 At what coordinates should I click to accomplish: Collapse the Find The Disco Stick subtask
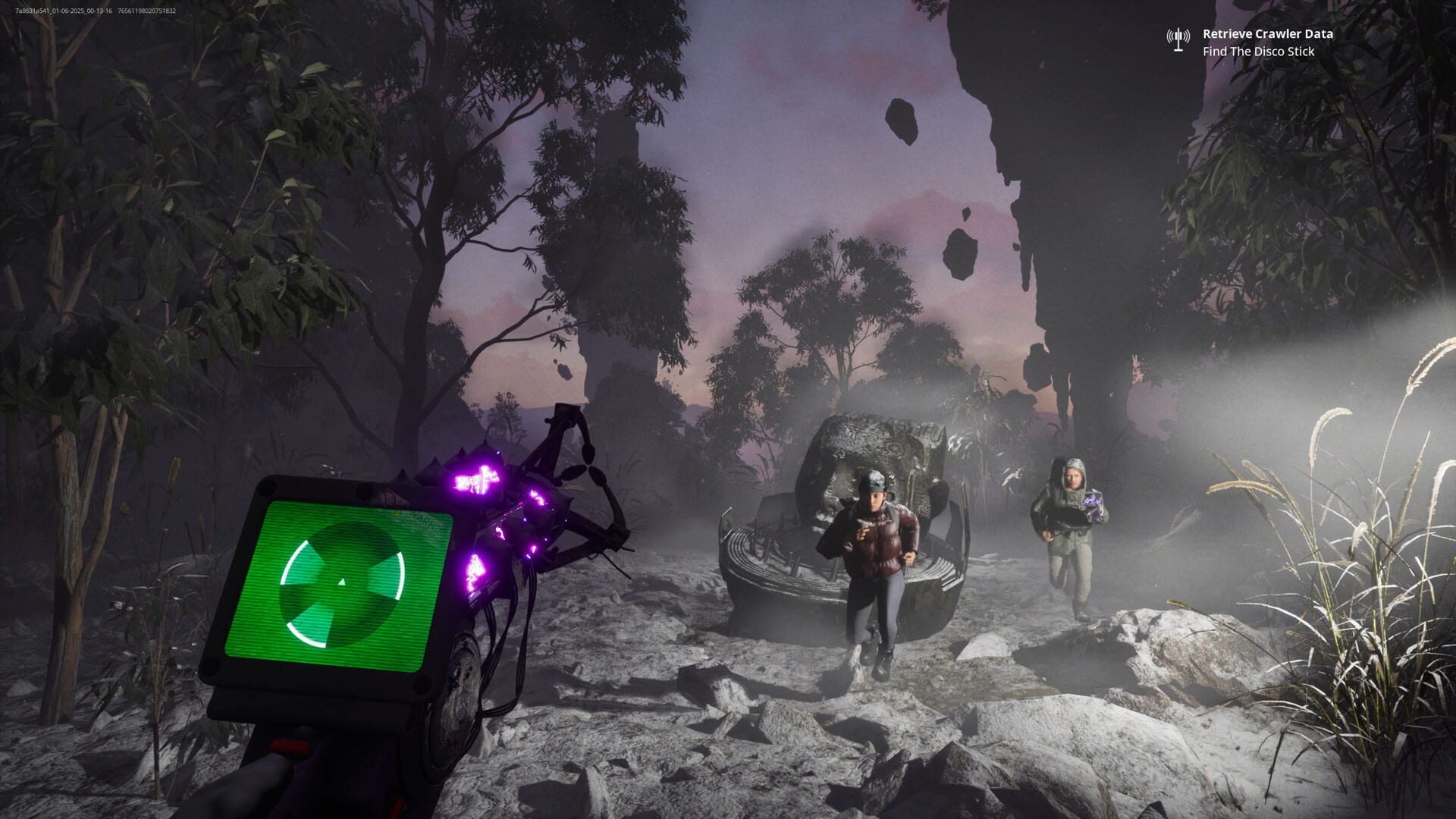click(x=1257, y=52)
